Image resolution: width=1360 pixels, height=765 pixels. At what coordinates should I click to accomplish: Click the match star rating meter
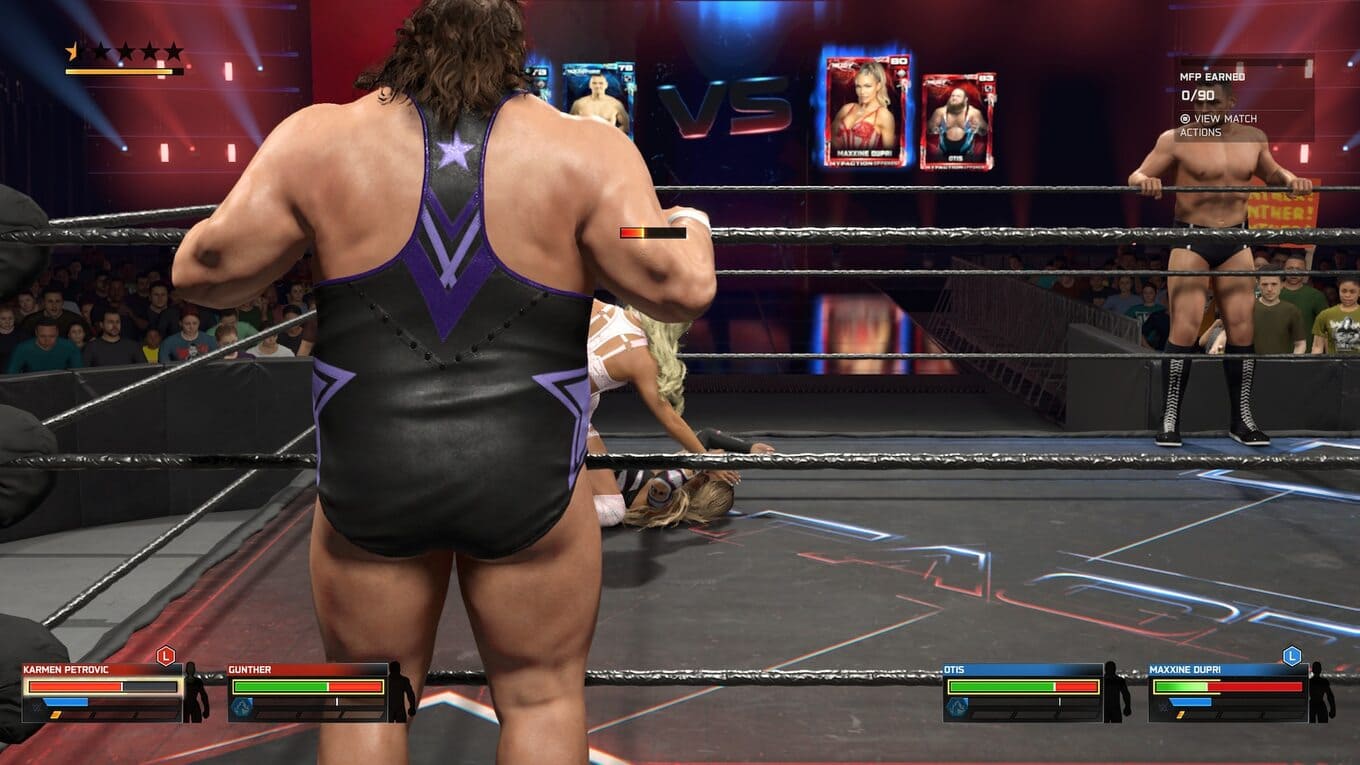[x=124, y=57]
